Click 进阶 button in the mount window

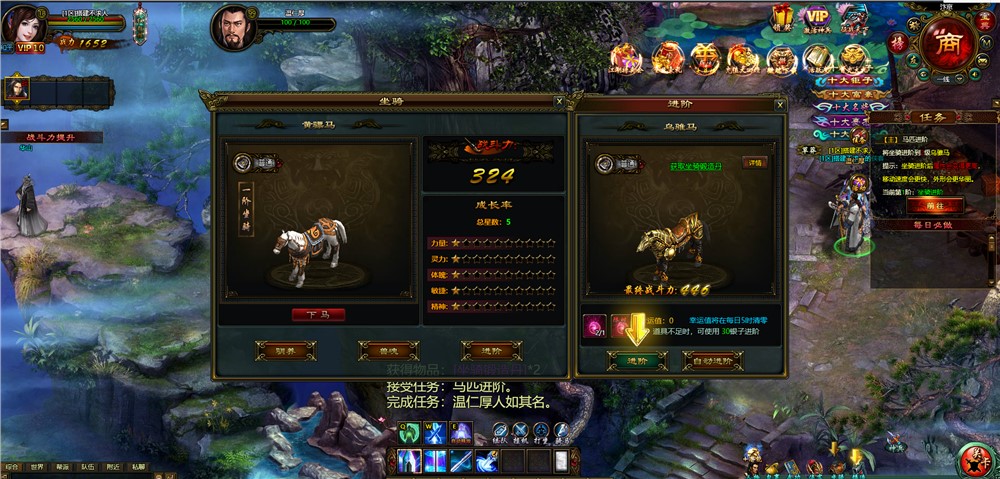pos(491,350)
